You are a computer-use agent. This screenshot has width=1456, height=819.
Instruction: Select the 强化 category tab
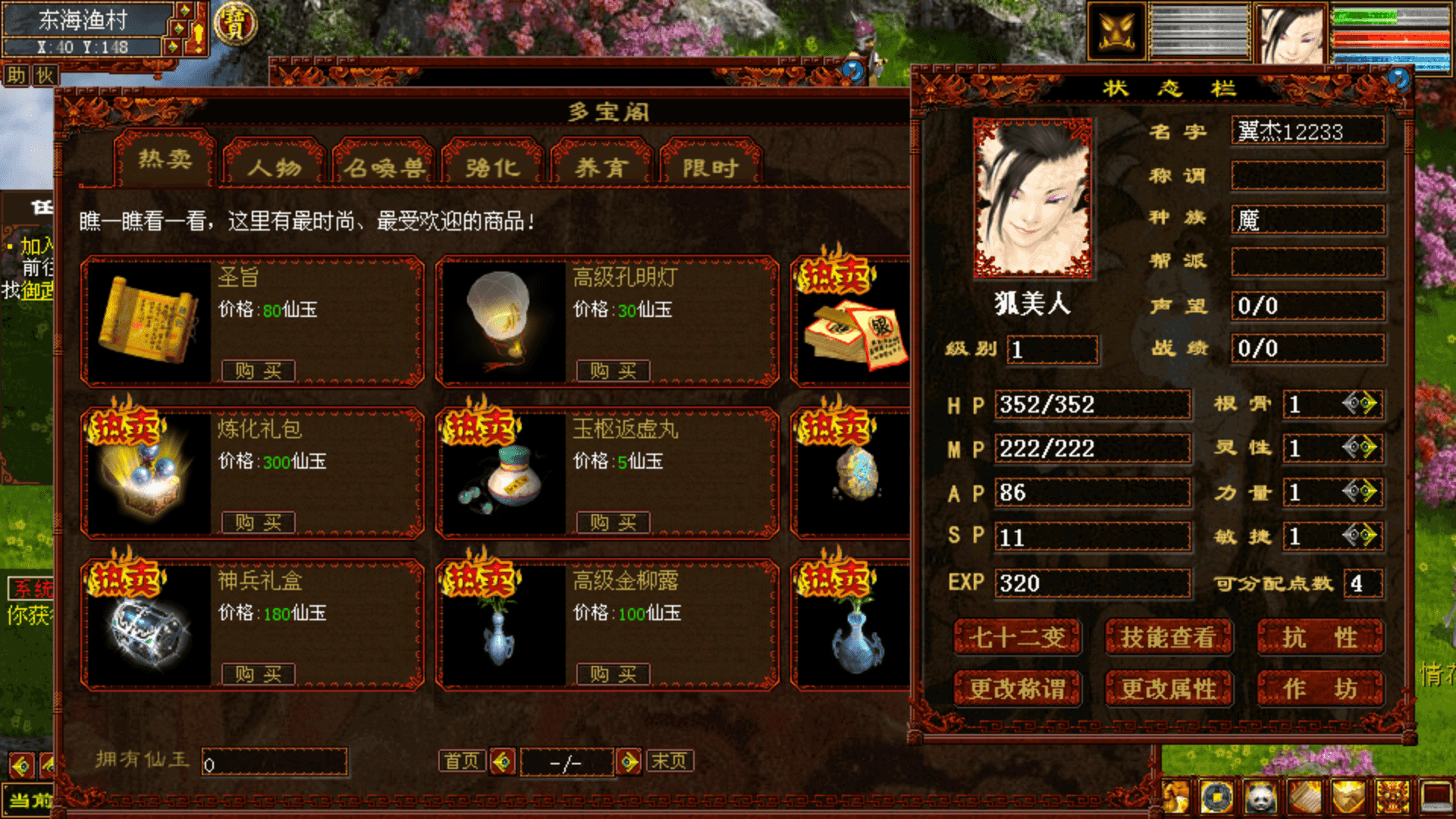(x=493, y=166)
